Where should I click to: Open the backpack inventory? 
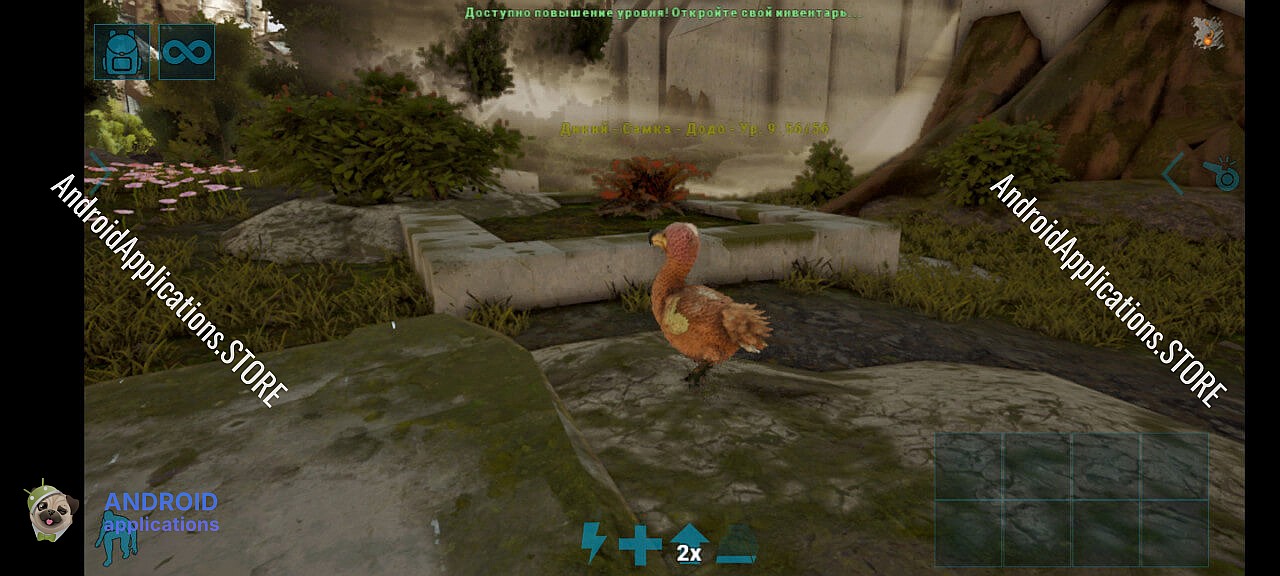click(x=122, y=52)
